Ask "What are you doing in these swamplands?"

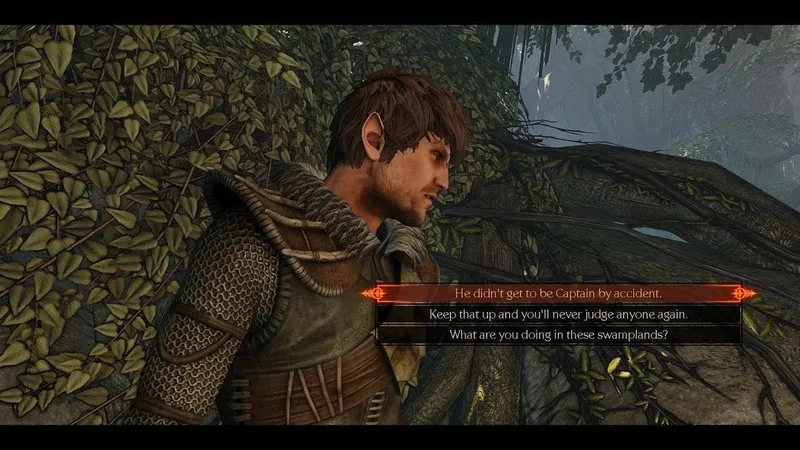pos(559,334)
